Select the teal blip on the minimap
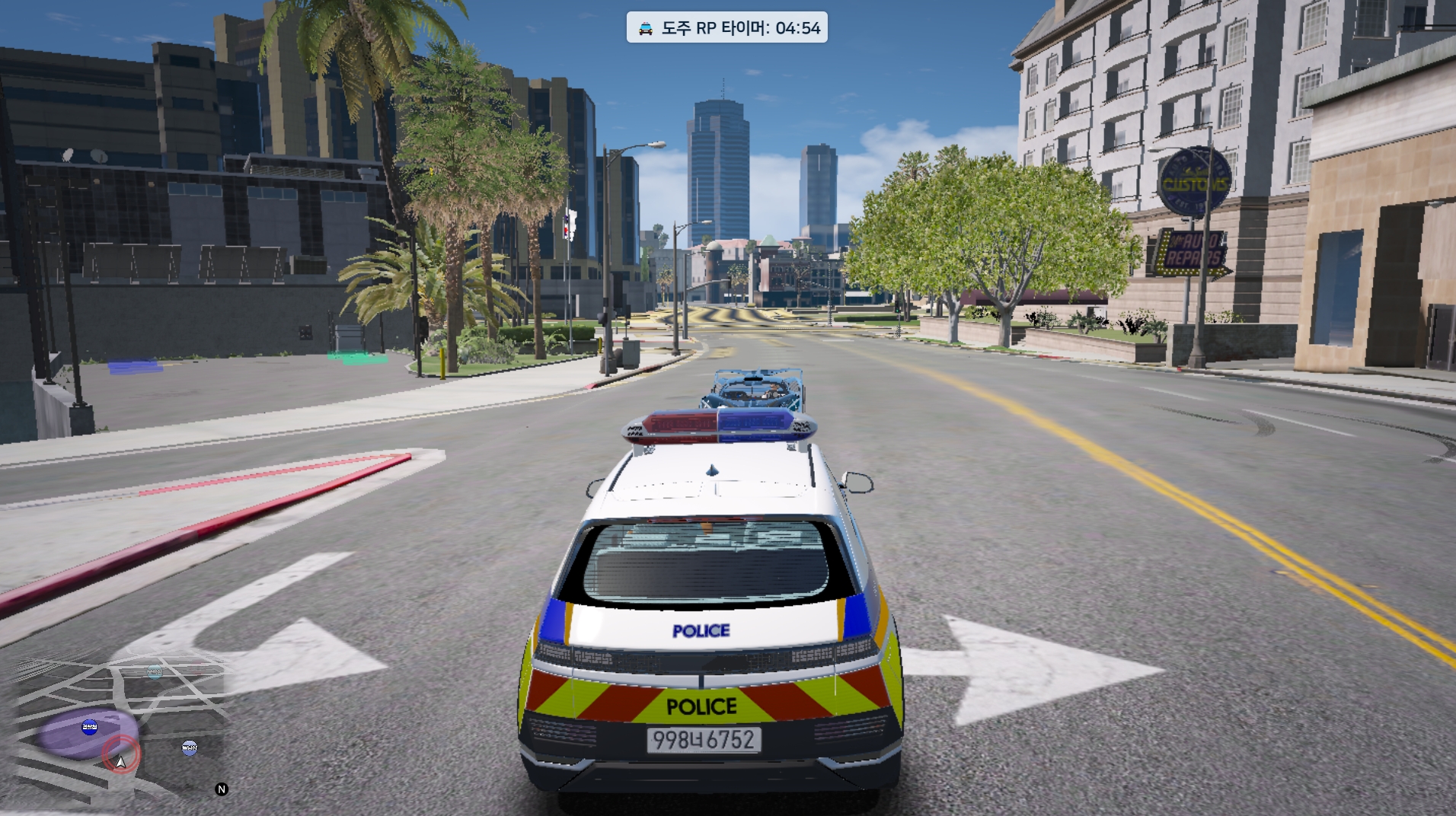The height and width of the screenshot is (816, 1456). (155, 672)
